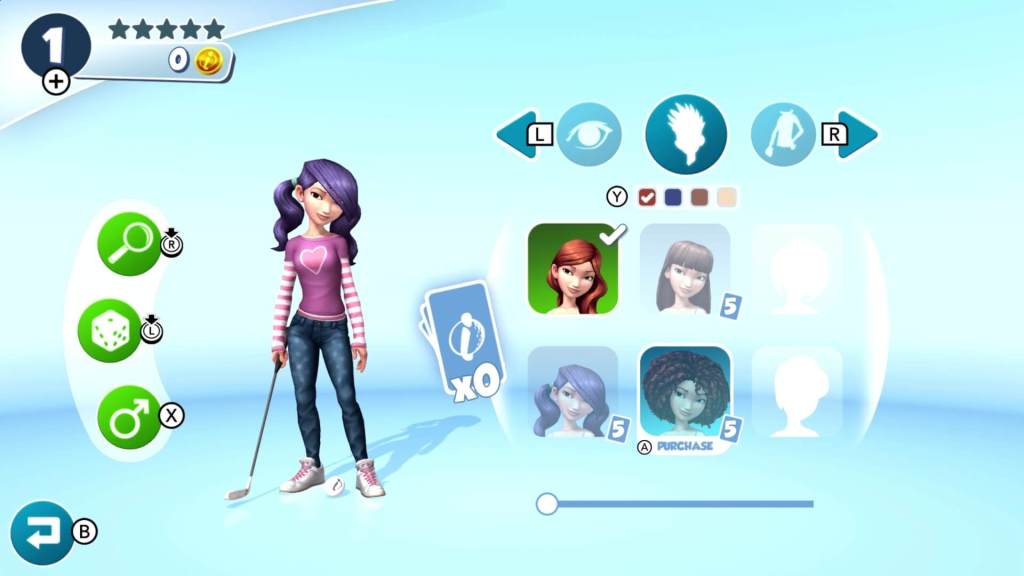Image resolution: width=1024 pixels, height=576 pixels.
Task: Switch gender using the male symbol button
Action: coord(130,416)
